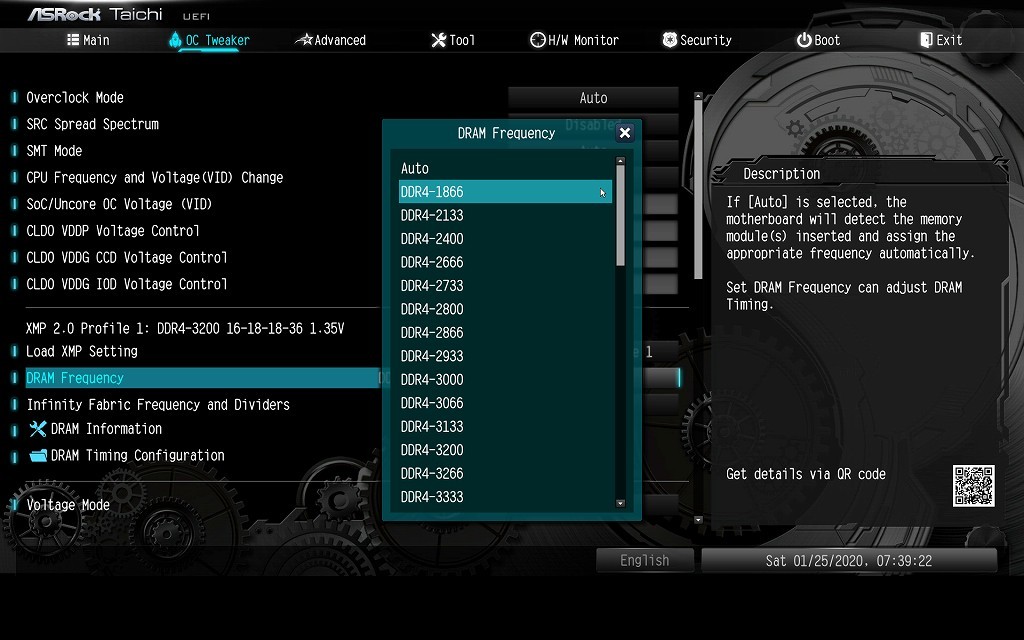Open the H/W Monitor tab
Image resolution: width=1024 pixels, height=640 pixels.
(x=574, y=40)
